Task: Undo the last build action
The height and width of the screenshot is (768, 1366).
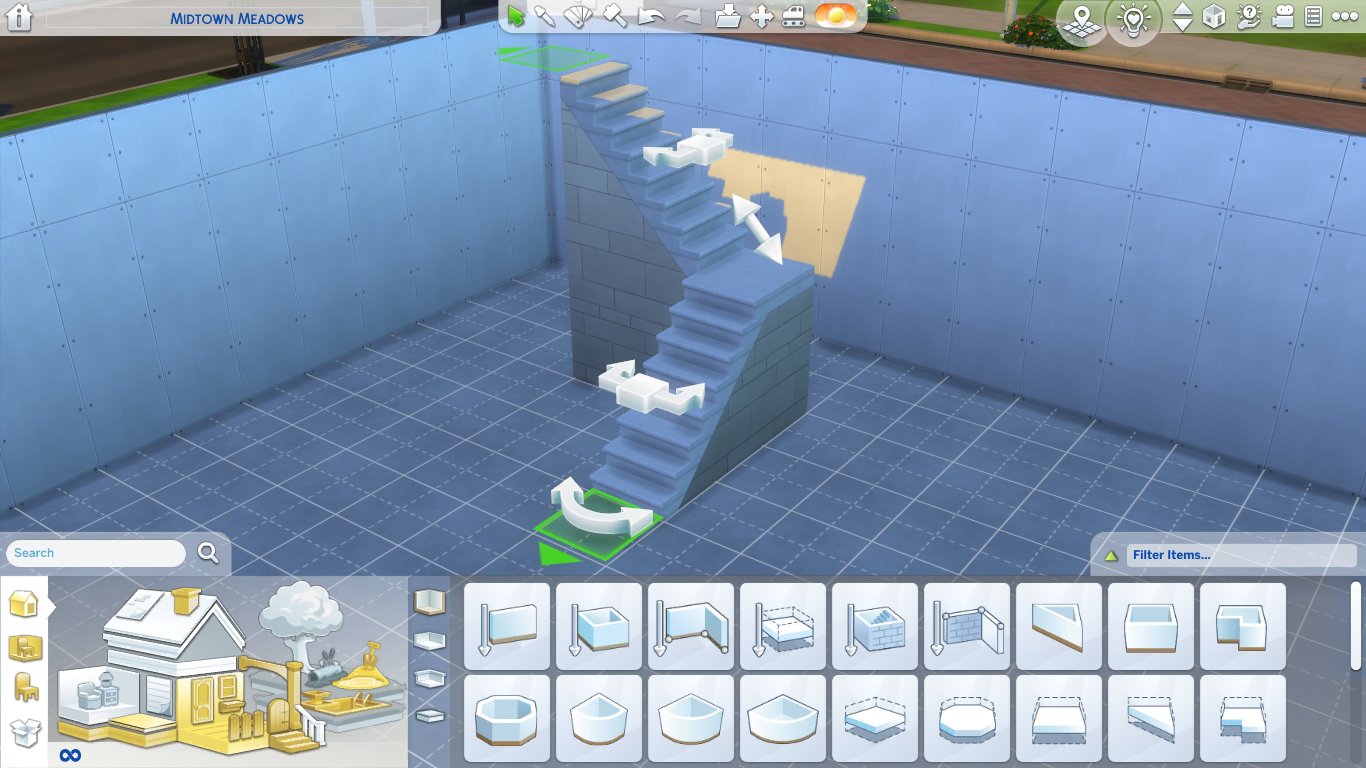Action: tap(650, 17)
